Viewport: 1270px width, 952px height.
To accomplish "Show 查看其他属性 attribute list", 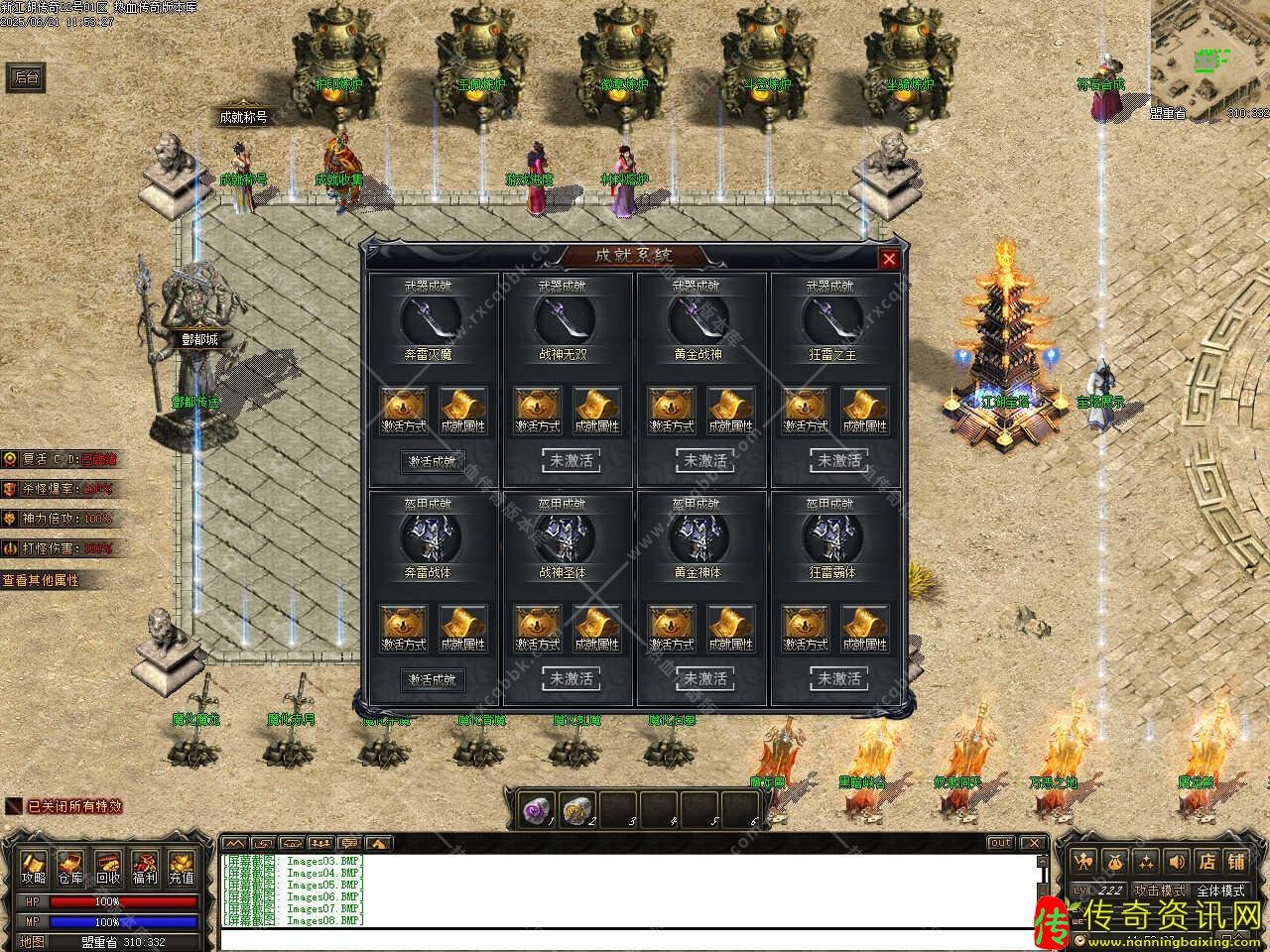I will click(x=42, y=580).
